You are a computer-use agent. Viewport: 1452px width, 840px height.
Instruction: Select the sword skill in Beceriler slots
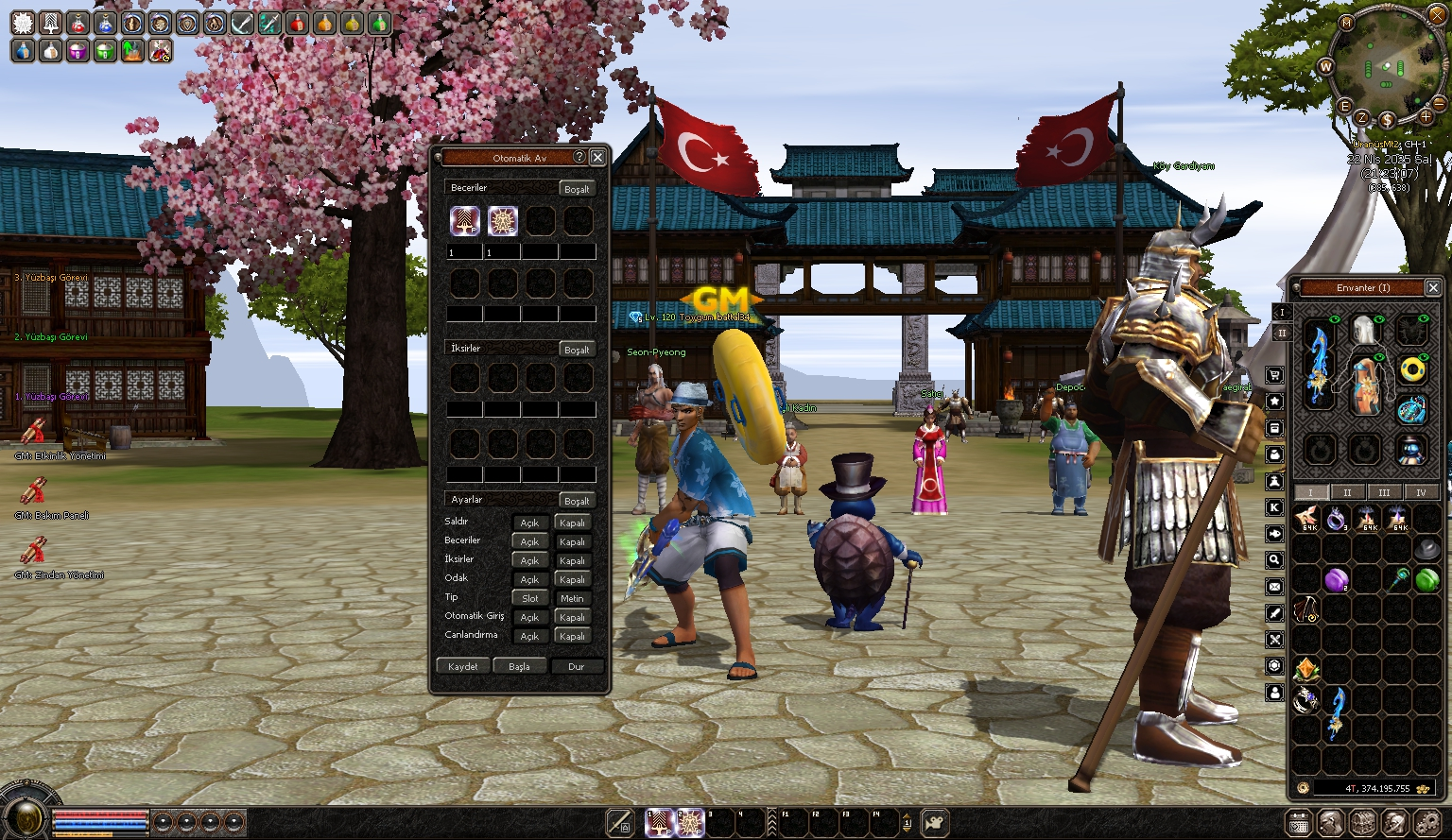coord(464,221)
